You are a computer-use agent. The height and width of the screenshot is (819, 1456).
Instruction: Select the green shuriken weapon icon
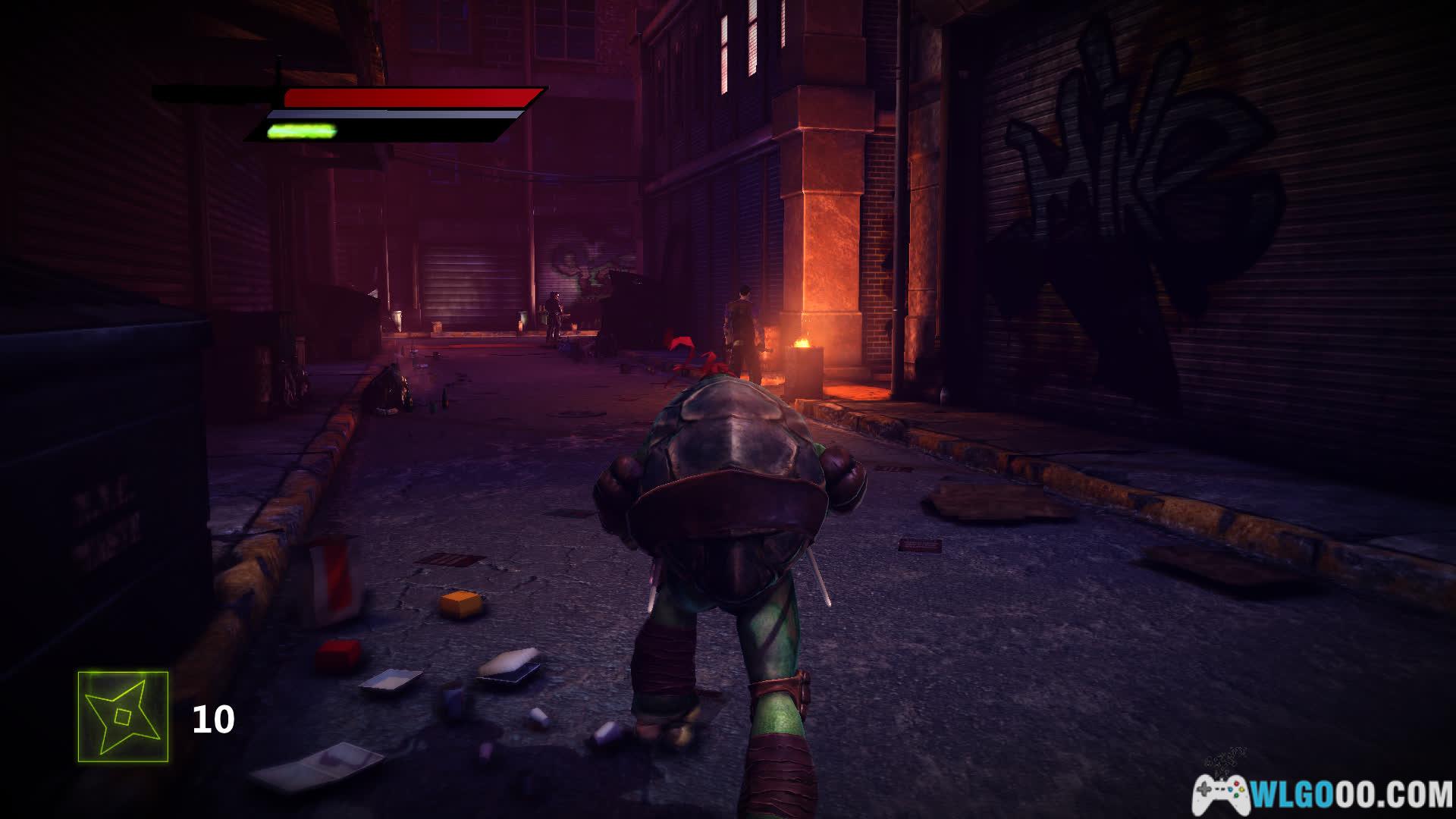pos(123,717)
